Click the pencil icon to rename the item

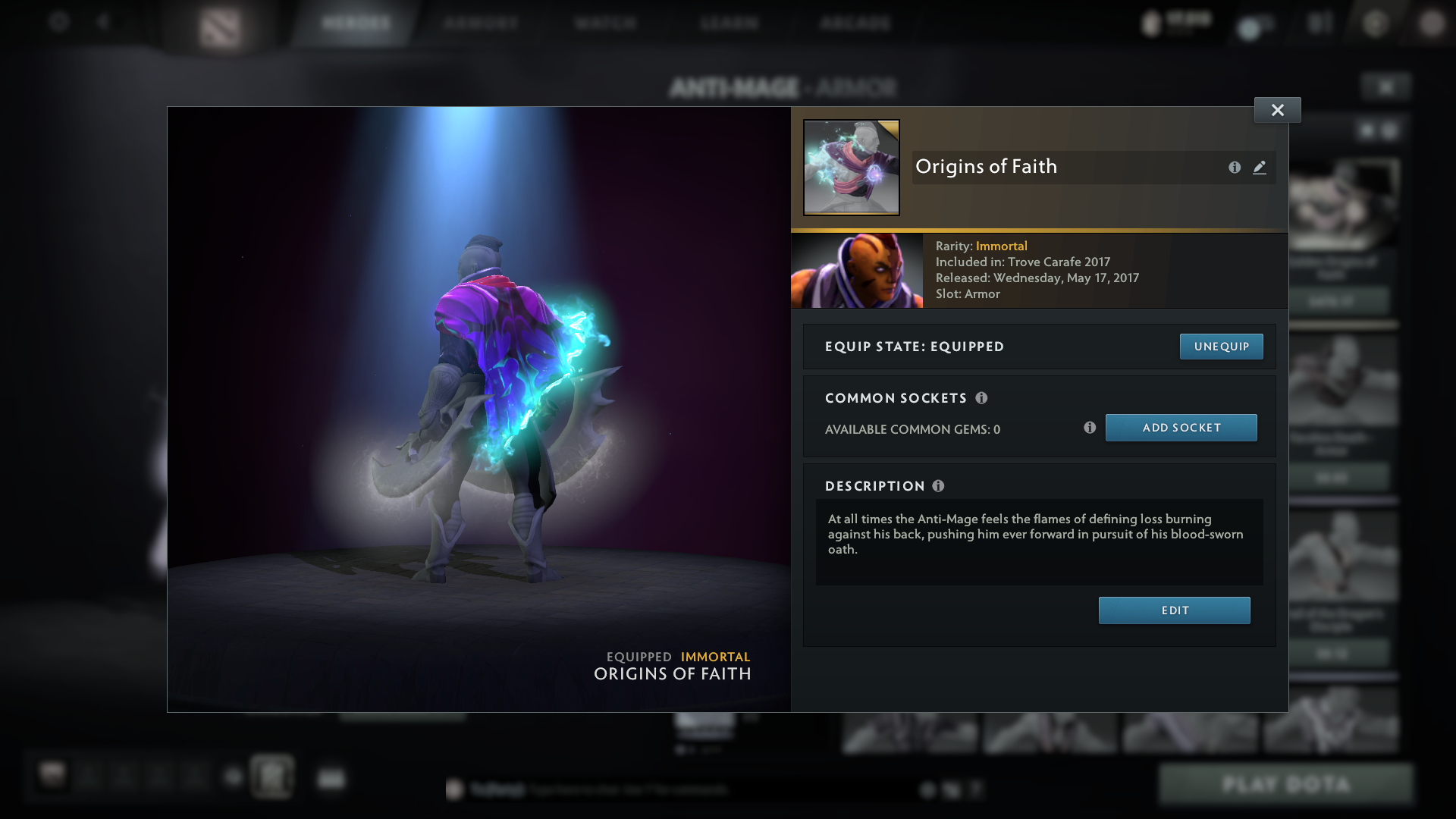(x=1259, y=168)
